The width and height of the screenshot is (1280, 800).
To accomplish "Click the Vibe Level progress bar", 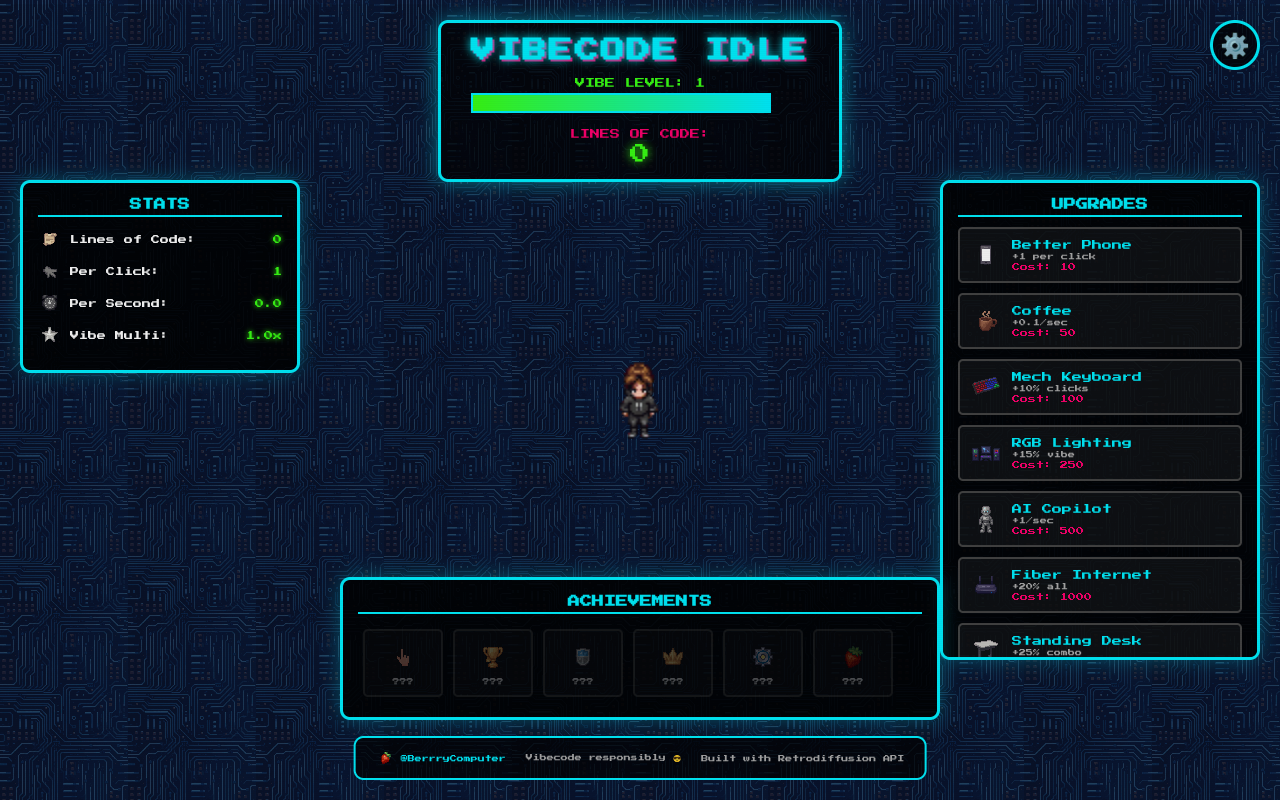I will click(620, 102).
